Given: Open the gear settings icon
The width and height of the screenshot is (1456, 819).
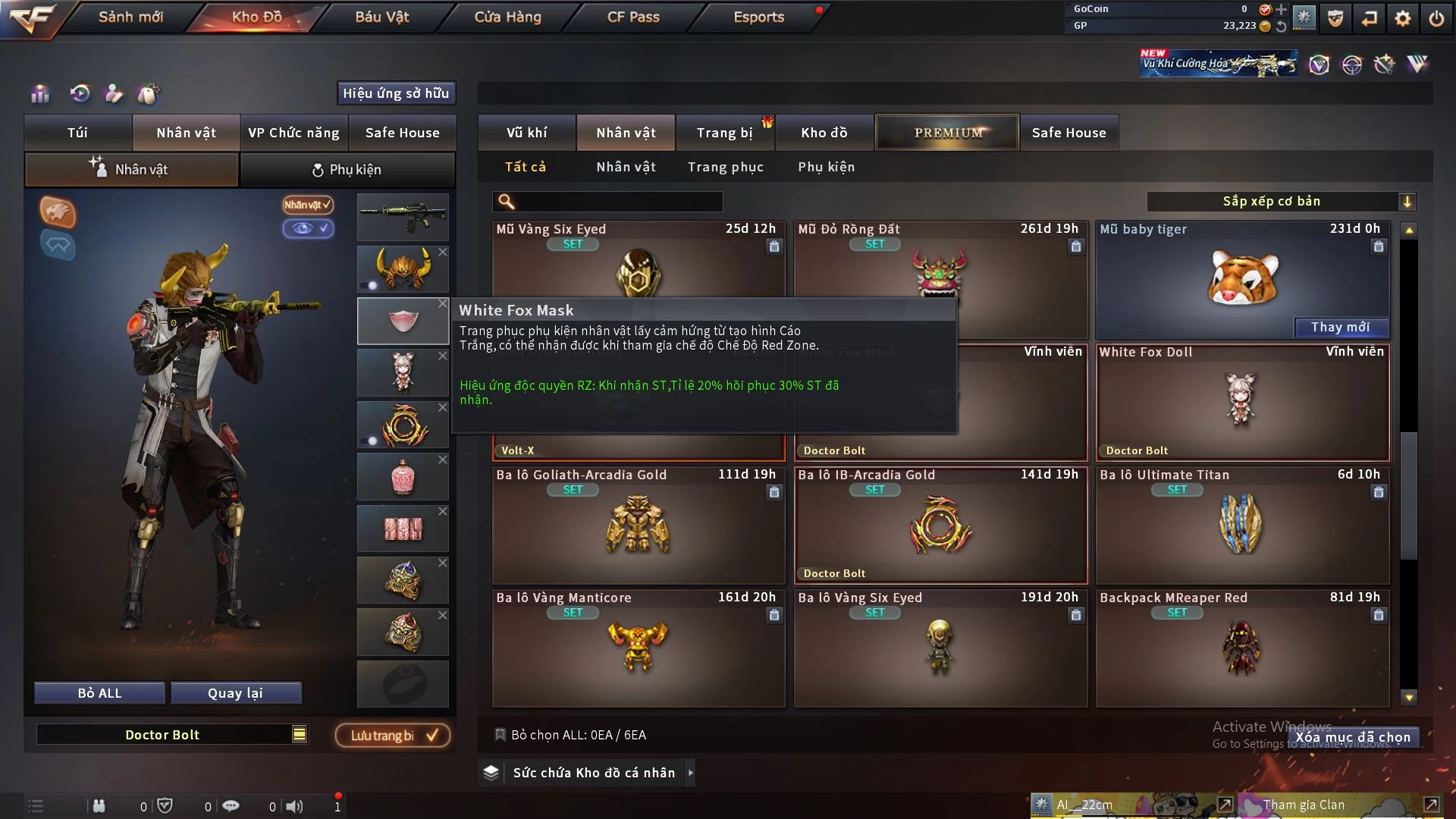Looking at the screenshot, I should pos(1402,18).
